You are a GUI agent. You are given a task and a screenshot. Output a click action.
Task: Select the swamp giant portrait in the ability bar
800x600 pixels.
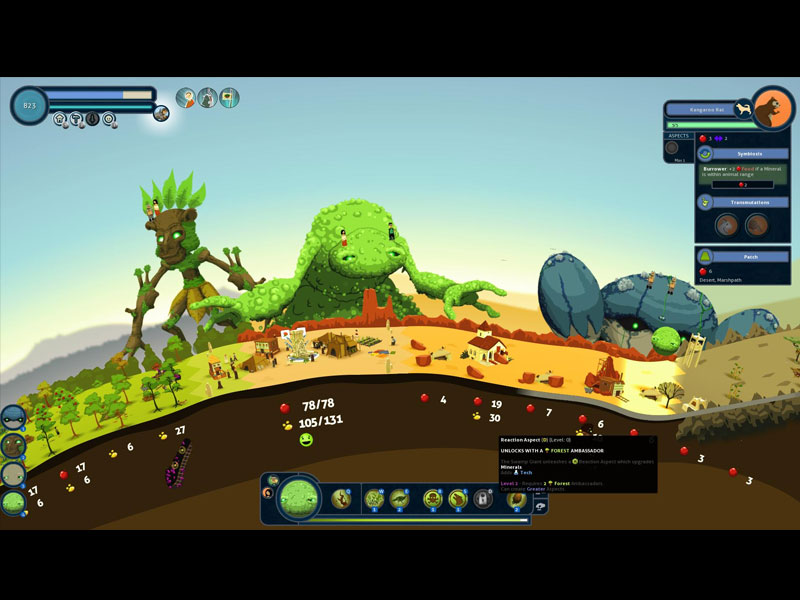298,497
